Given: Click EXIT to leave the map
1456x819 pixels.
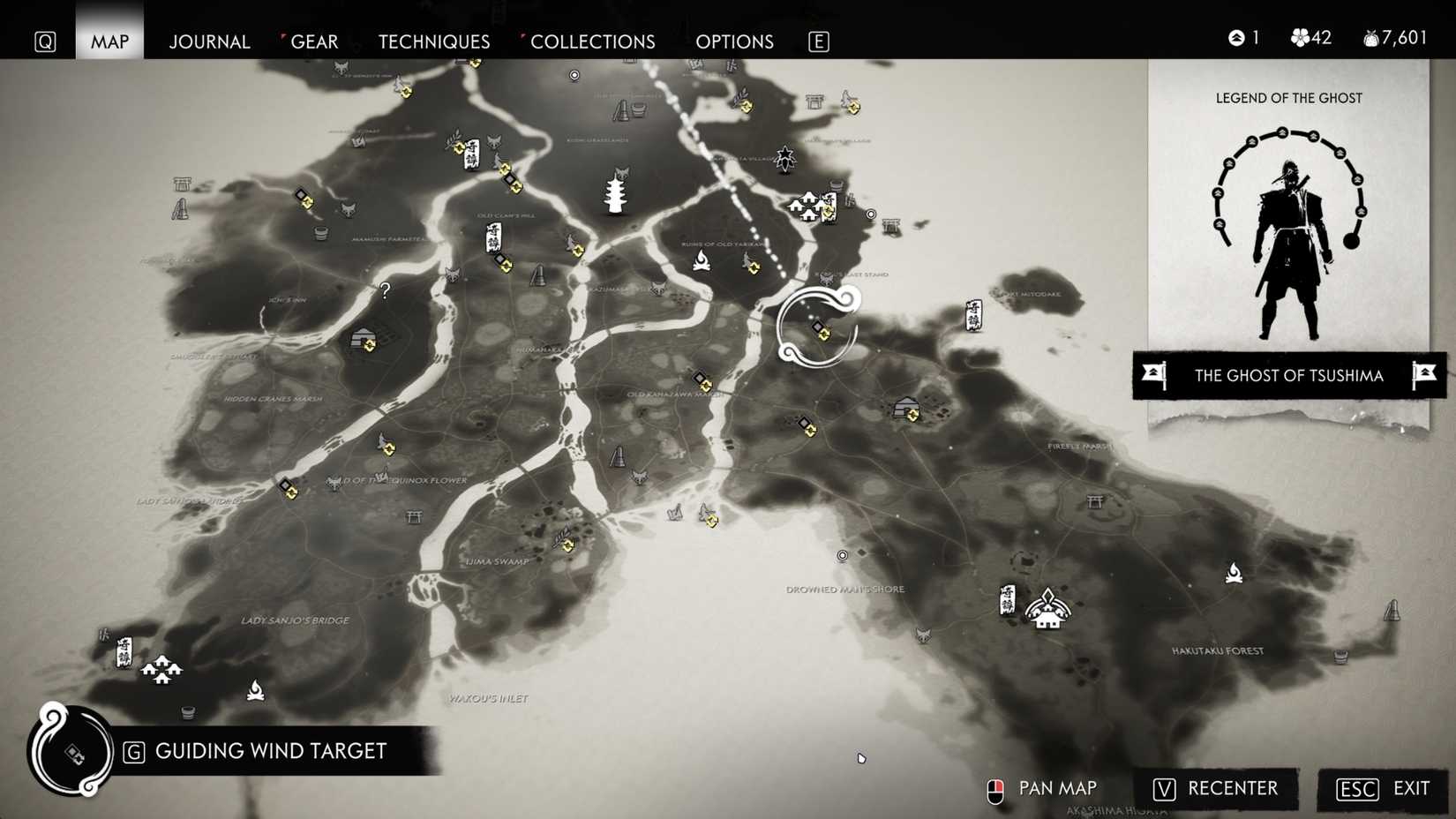Looking at the screenshot, I should click(x=1411, y=789).
